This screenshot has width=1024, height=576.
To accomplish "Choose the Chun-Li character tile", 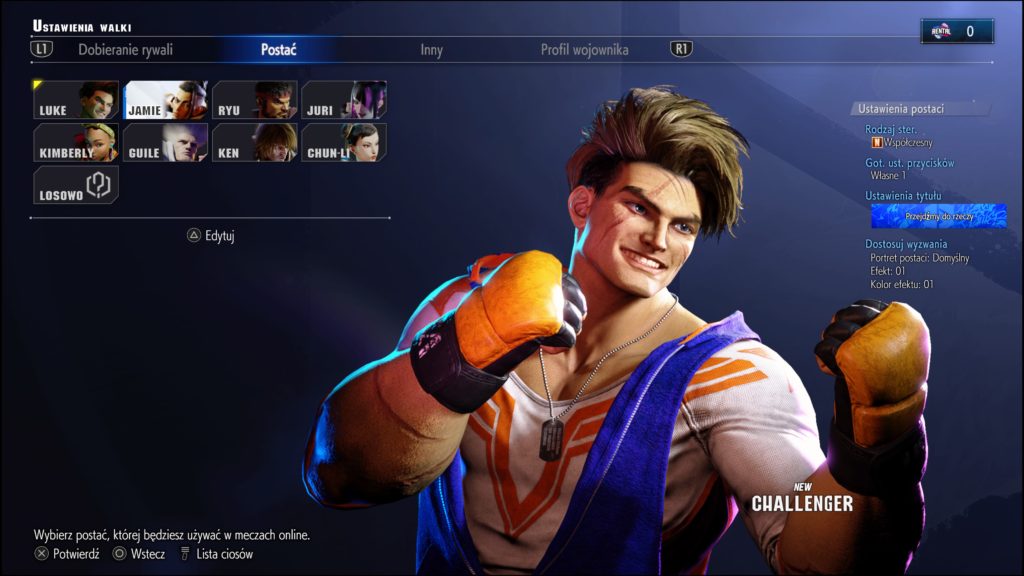I will [x=343, y=143].
